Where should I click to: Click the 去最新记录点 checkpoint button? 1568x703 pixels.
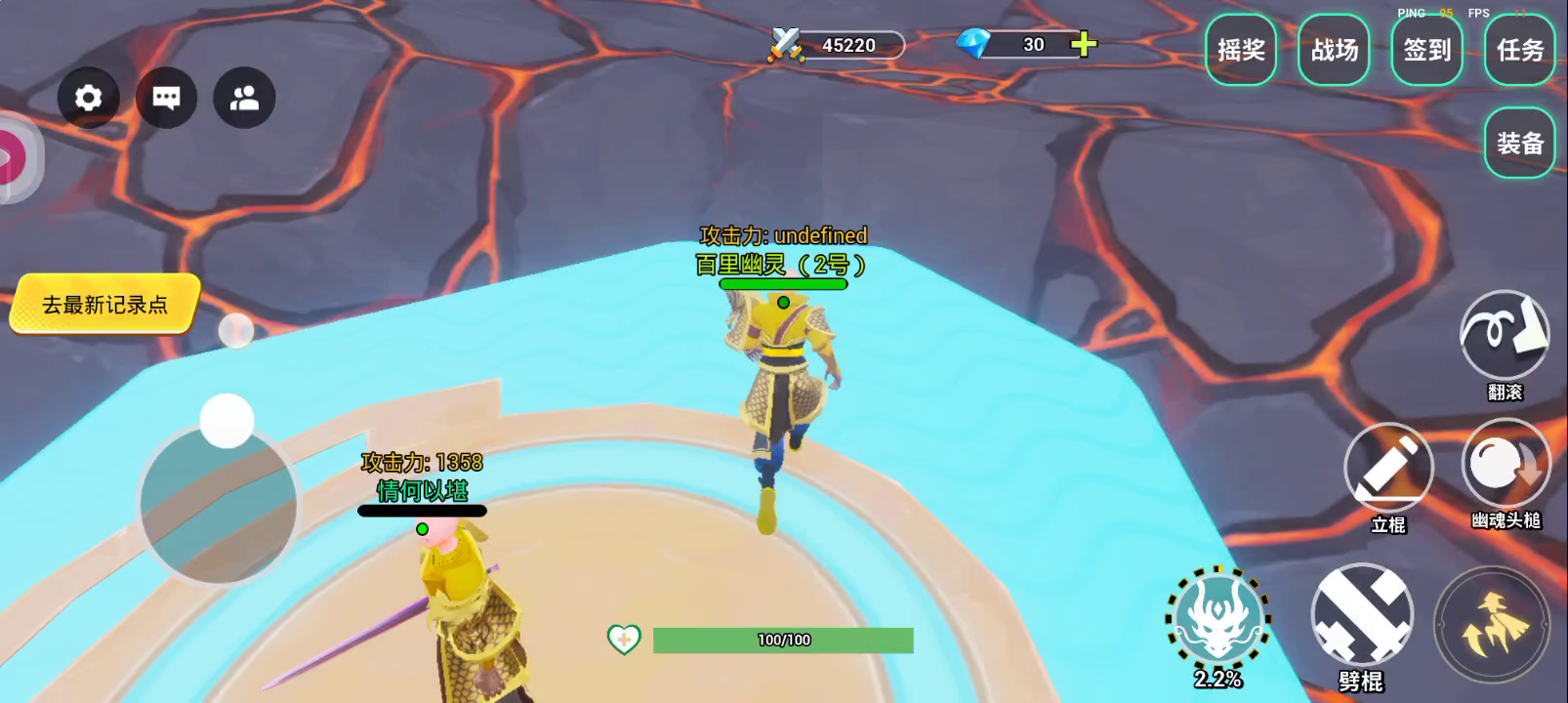click(x=104, y=305)
